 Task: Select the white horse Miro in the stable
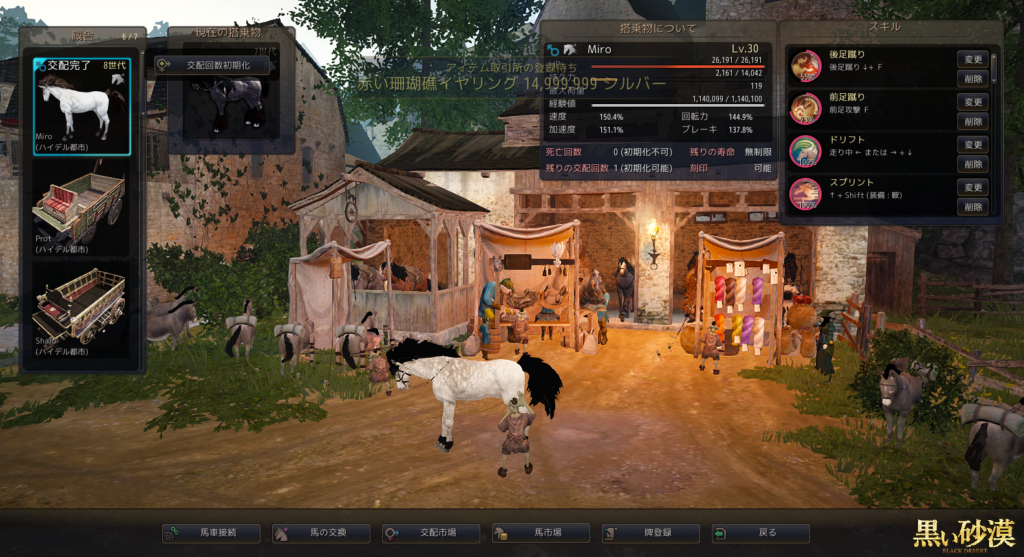[80, 107]
